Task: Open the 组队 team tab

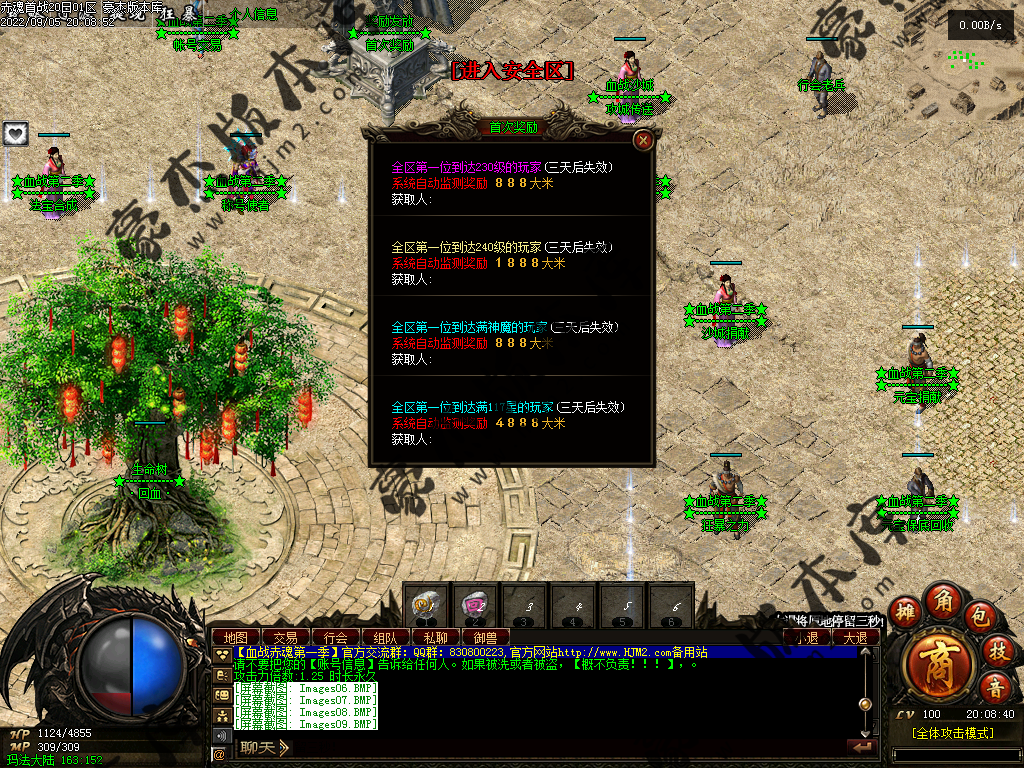Action: [386, 637]
